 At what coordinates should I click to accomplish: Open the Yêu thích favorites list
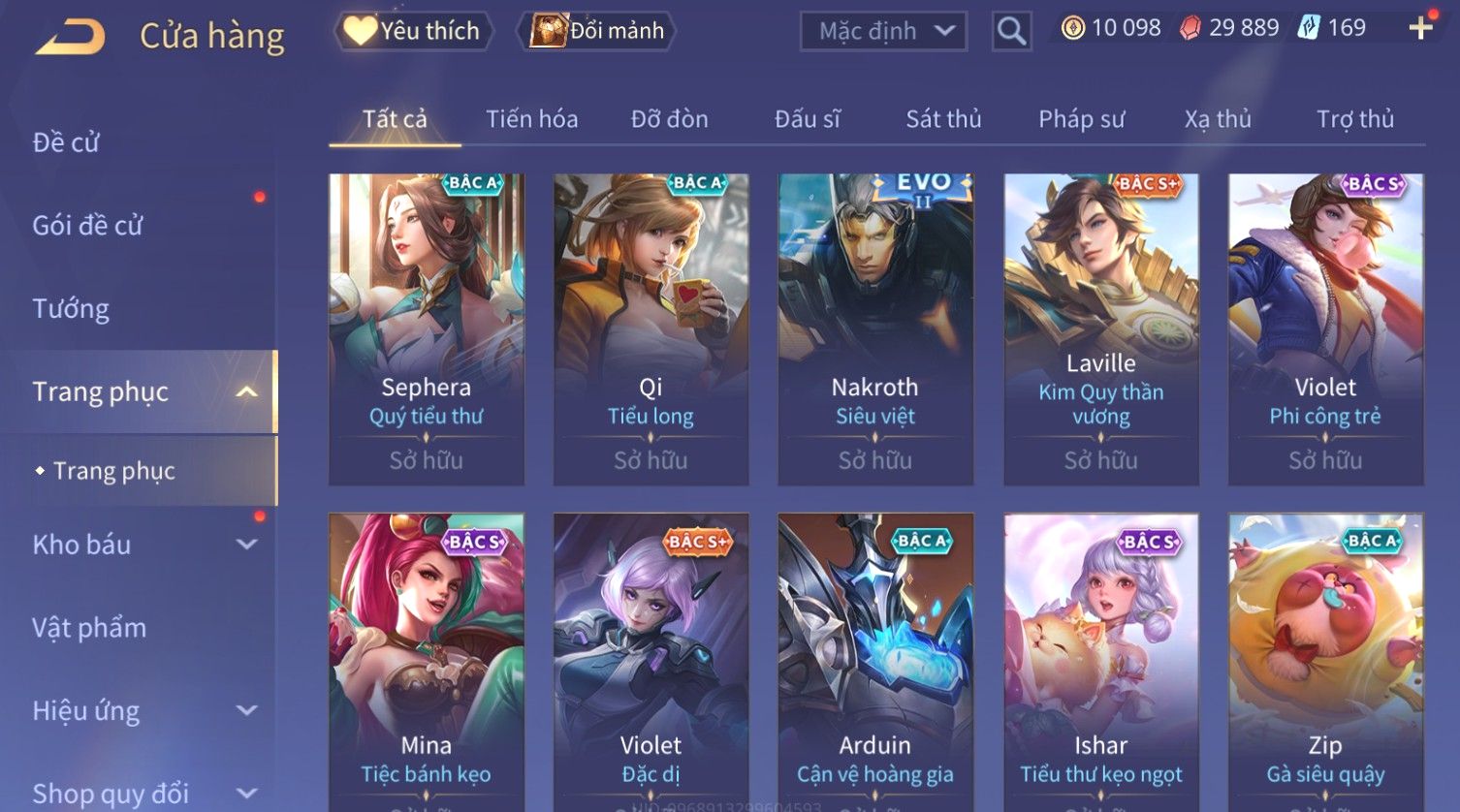414,31
